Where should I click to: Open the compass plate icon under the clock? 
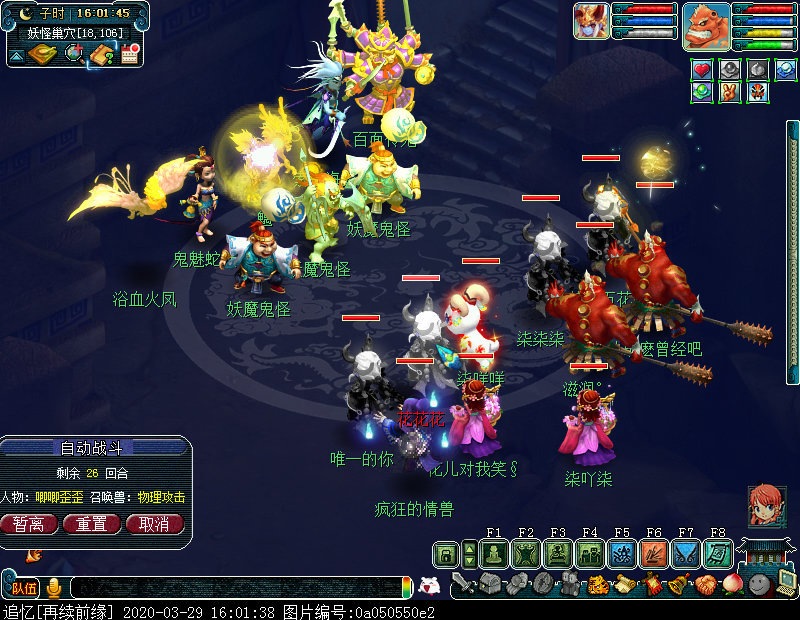pos(44,54)
